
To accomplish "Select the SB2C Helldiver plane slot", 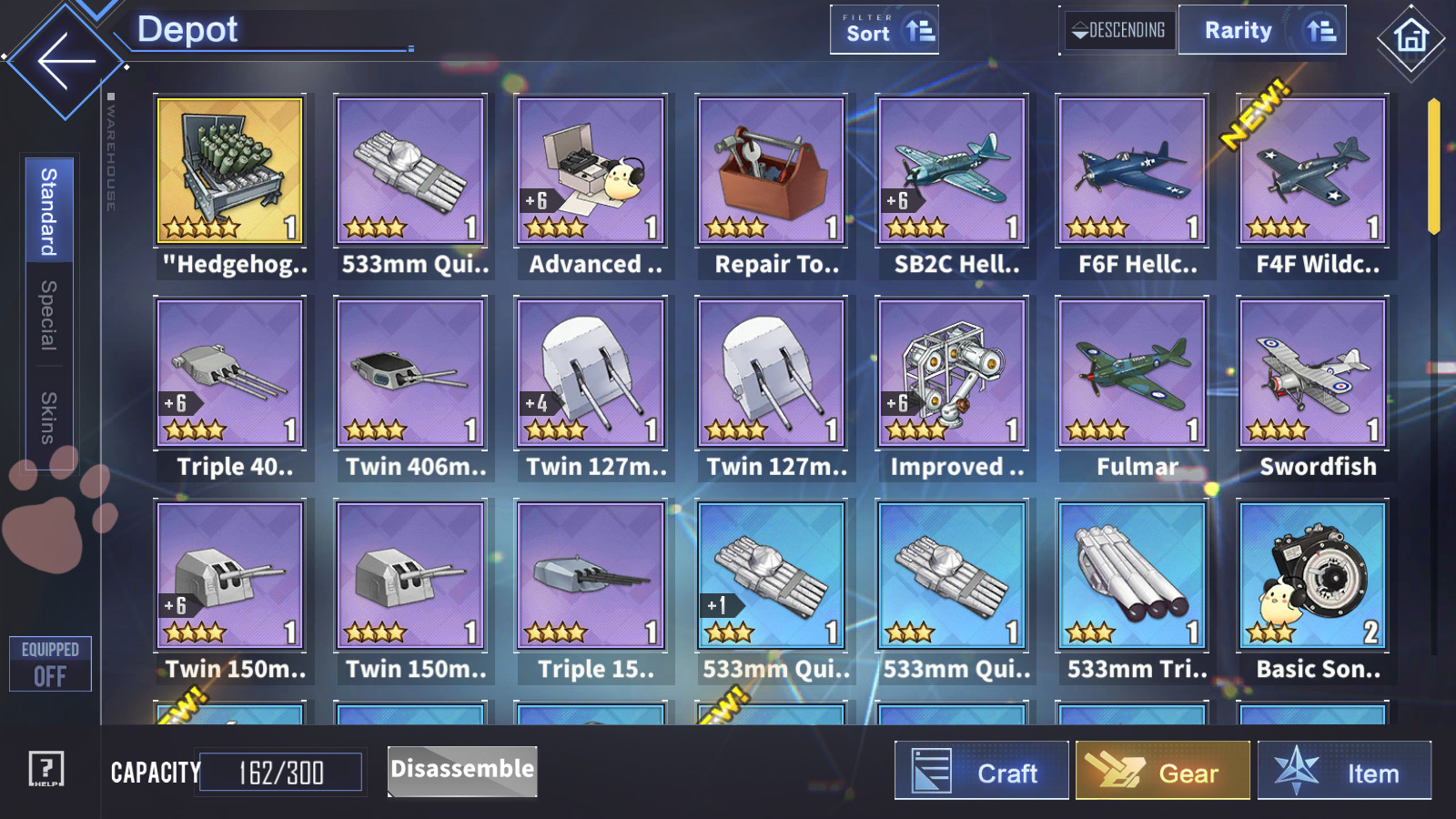I will point(952,171).
